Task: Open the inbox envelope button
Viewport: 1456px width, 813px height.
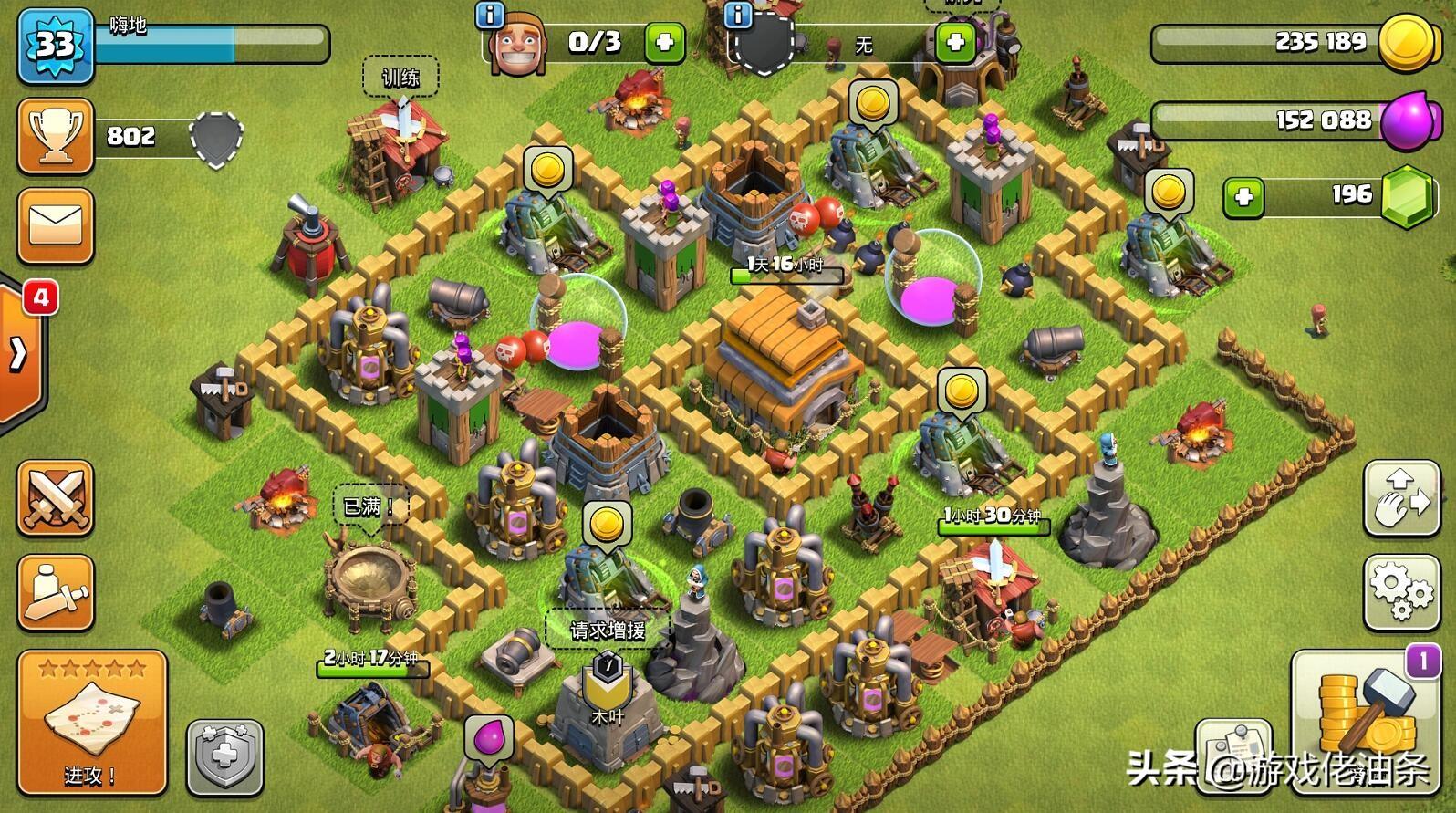Action: [x=56, y=226]
